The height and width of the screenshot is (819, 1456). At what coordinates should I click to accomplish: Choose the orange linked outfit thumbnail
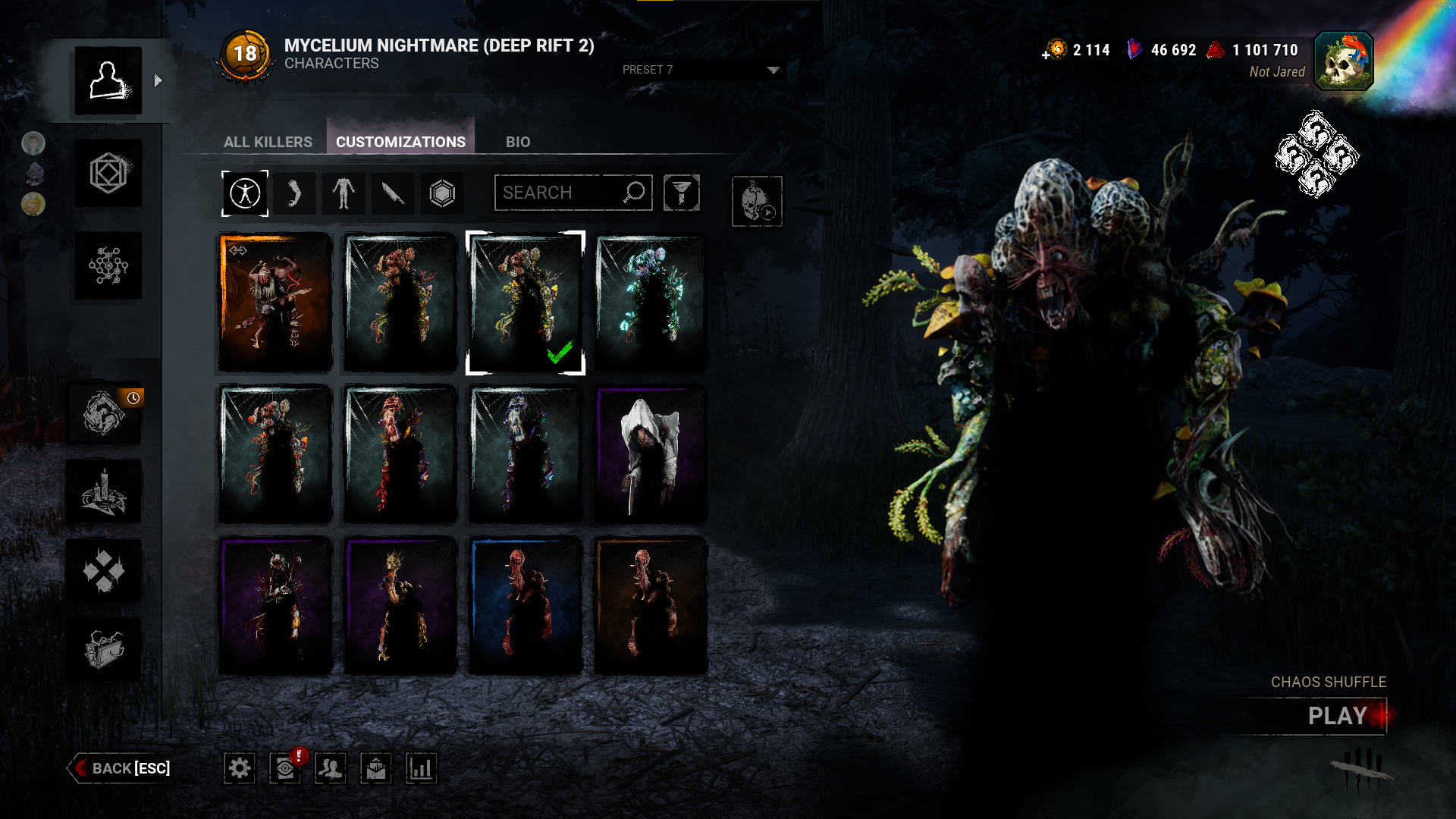pos(275,303)
